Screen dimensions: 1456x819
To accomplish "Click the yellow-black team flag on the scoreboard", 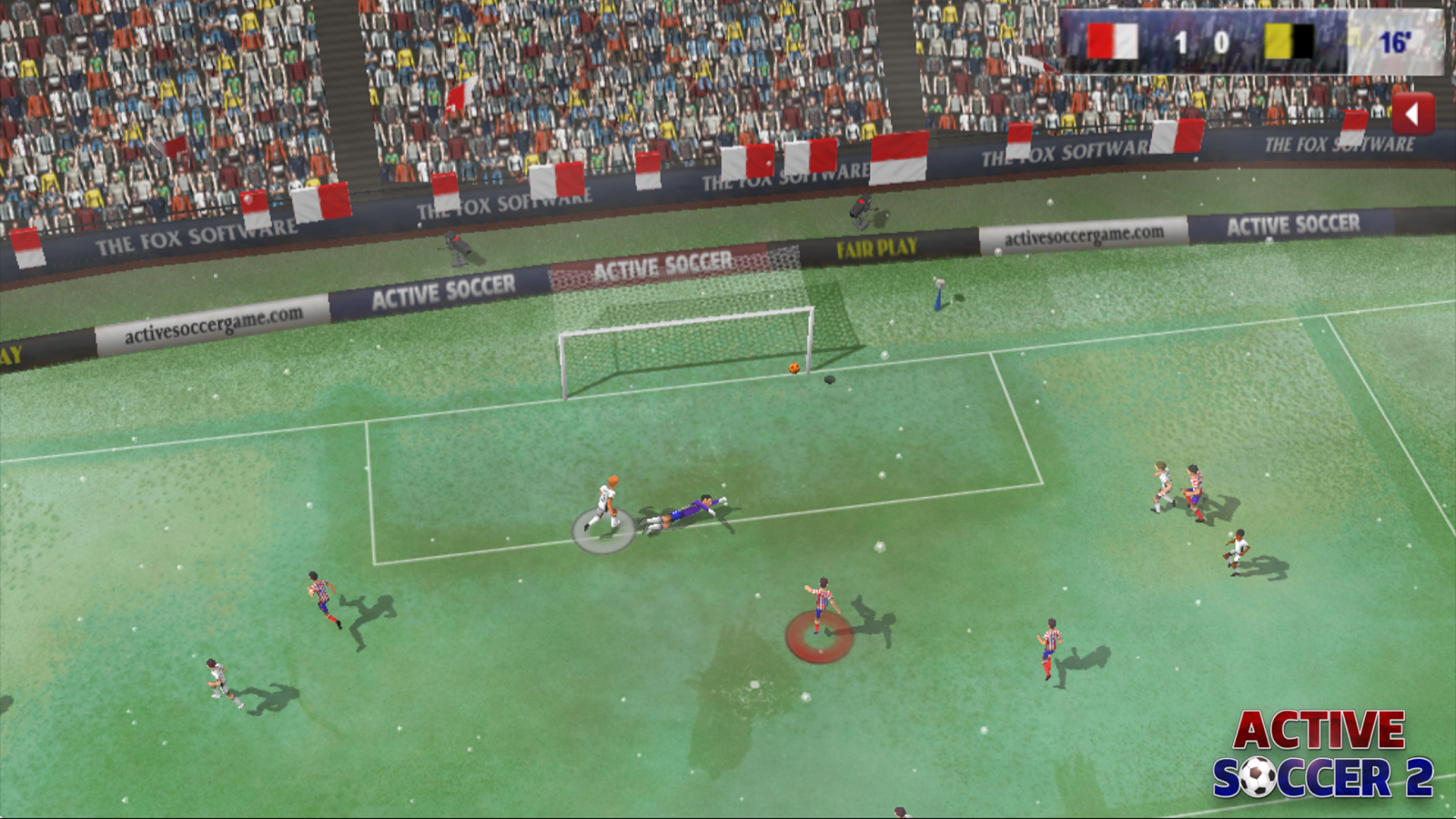I will 1289,40.
